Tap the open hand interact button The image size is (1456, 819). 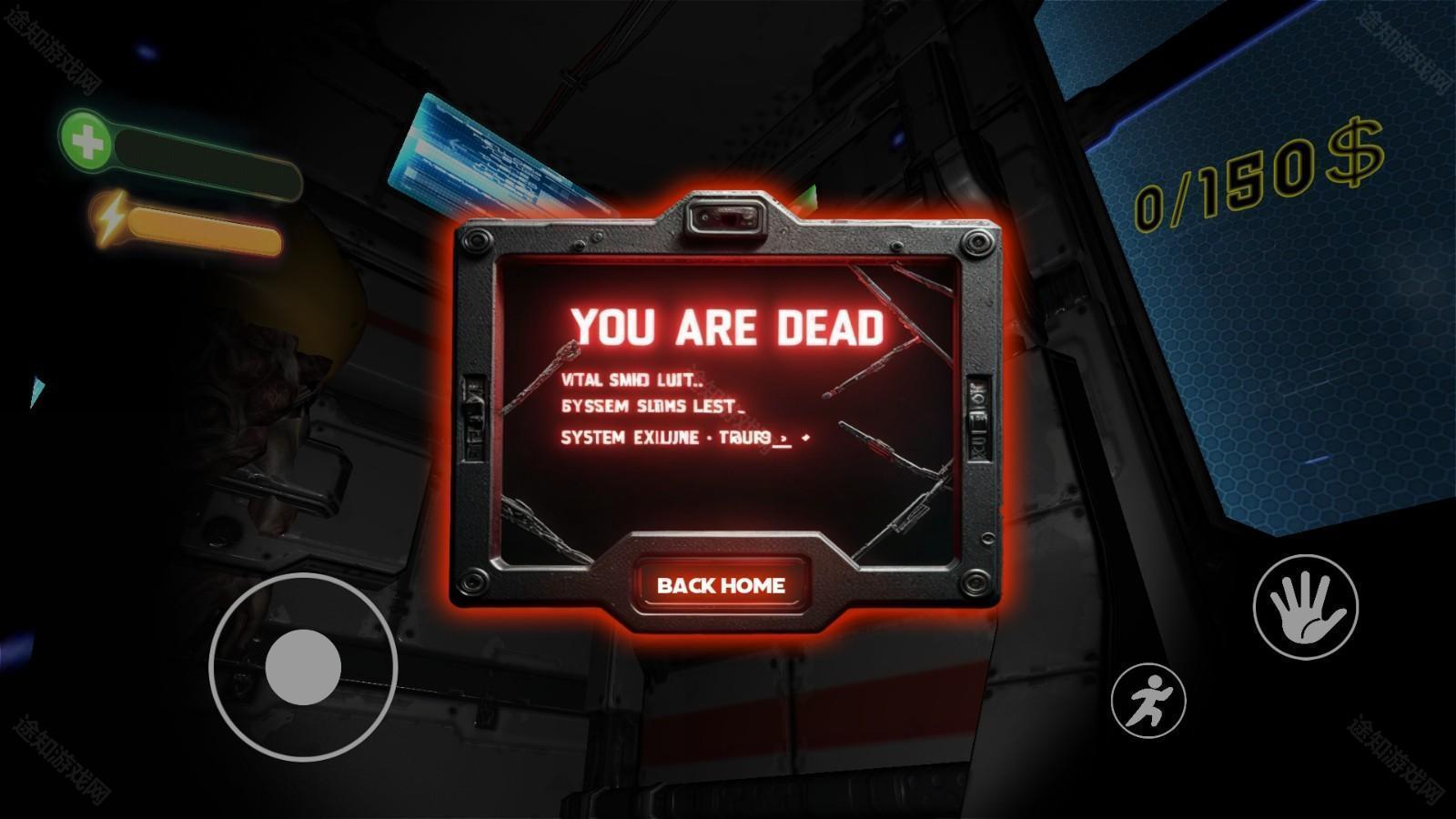pyautogui.click(x=1305, y=607)
